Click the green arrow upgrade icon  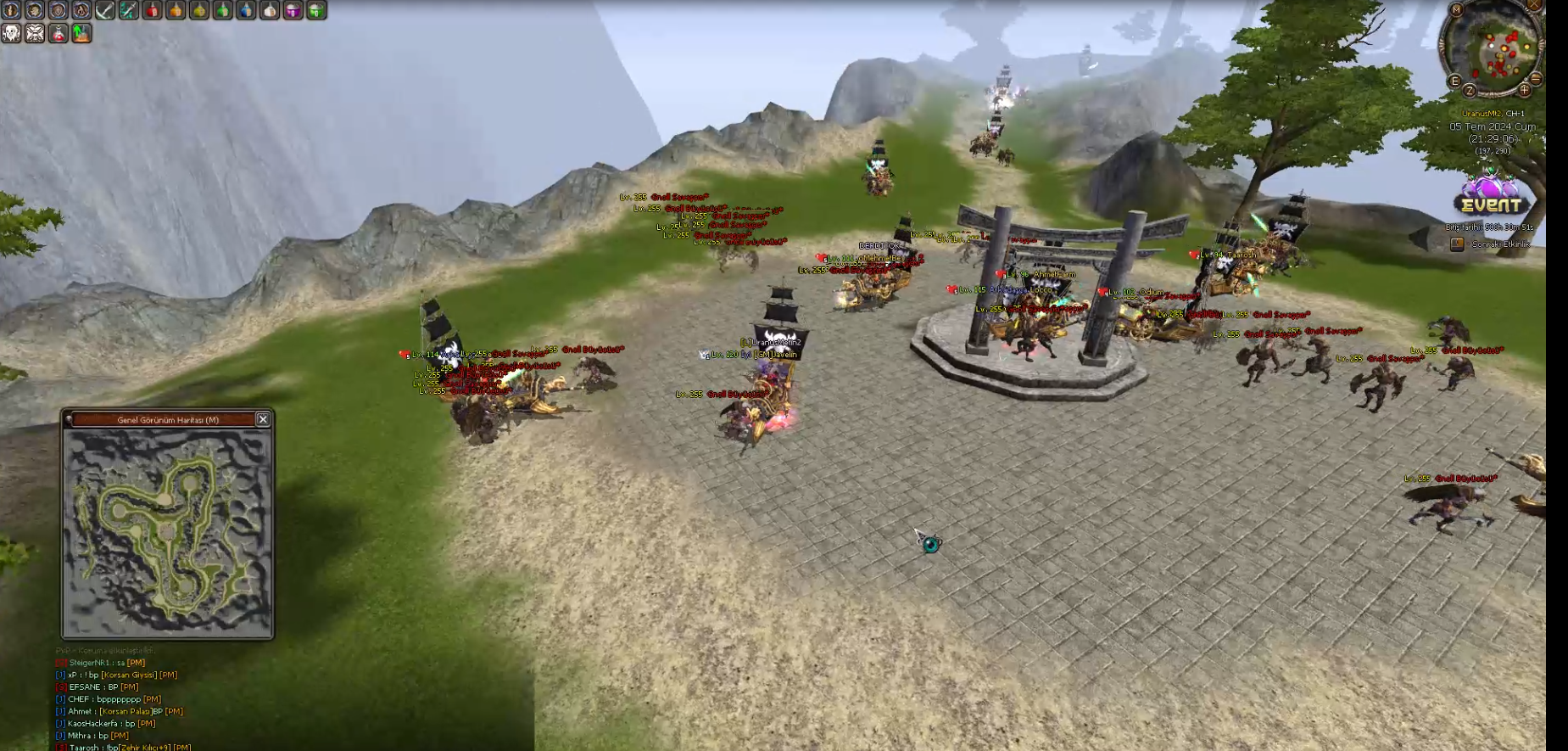tap(81, 33)
